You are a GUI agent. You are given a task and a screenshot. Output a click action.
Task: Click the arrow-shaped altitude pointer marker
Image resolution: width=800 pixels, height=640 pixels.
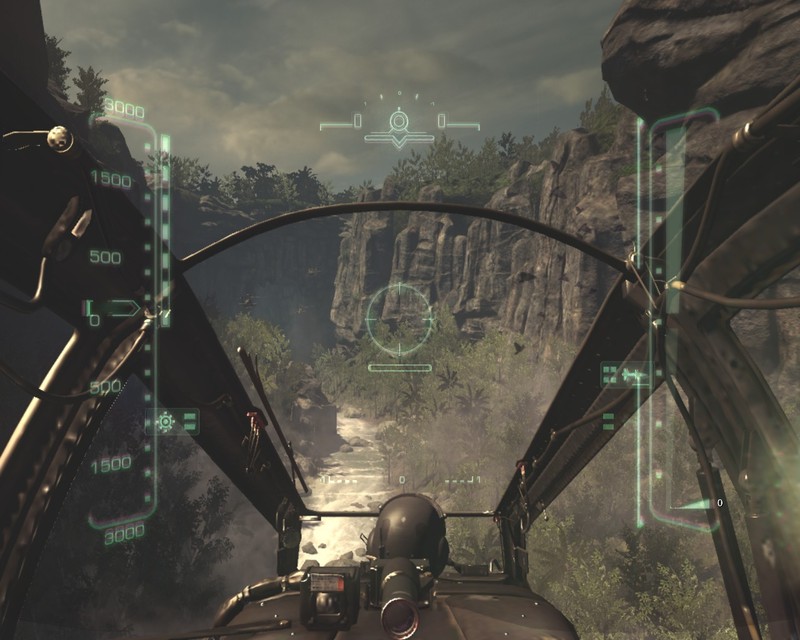coord(124,308)
